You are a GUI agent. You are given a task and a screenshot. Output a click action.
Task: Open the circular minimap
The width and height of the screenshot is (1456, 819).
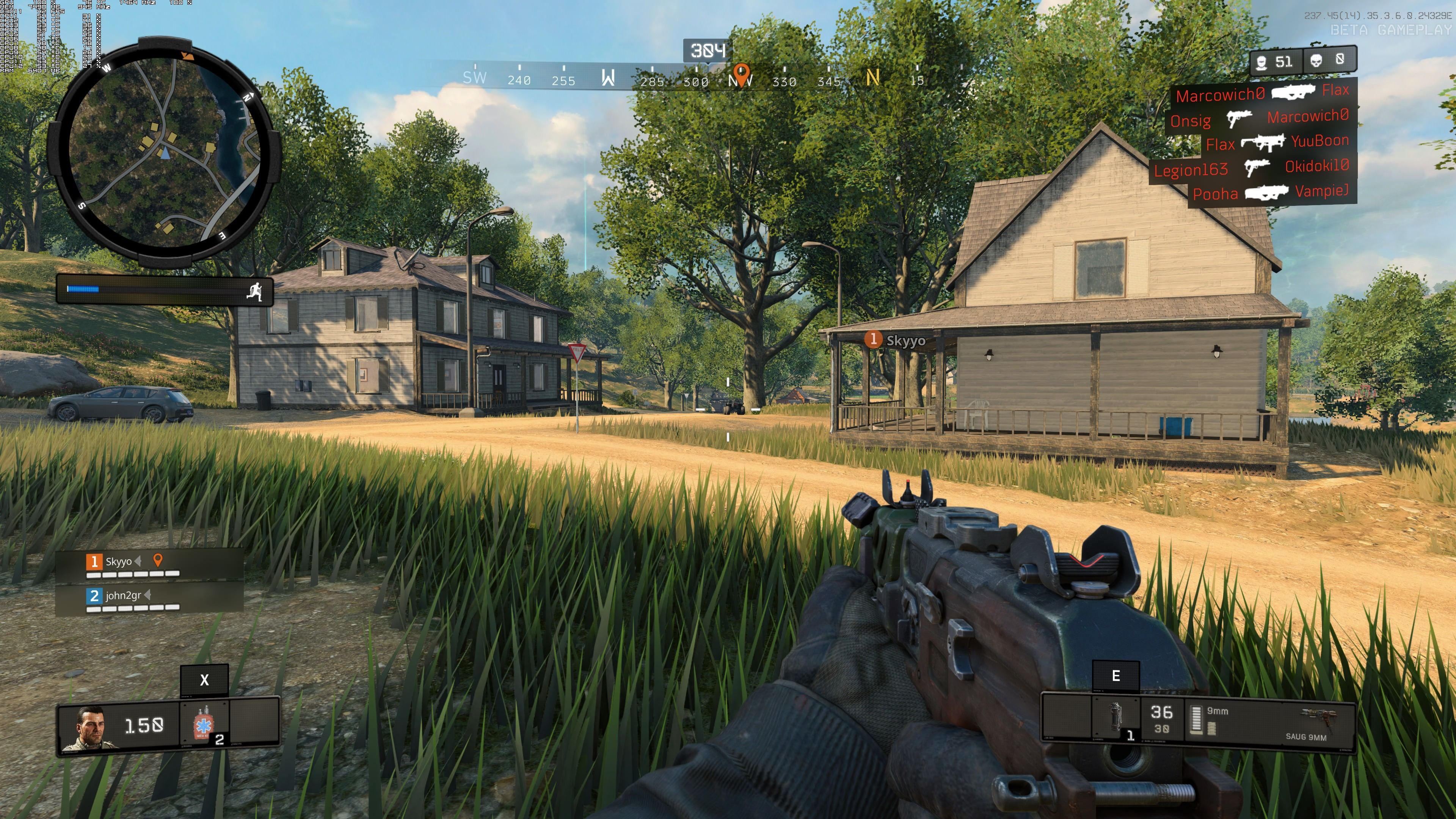tap(164, 152)
